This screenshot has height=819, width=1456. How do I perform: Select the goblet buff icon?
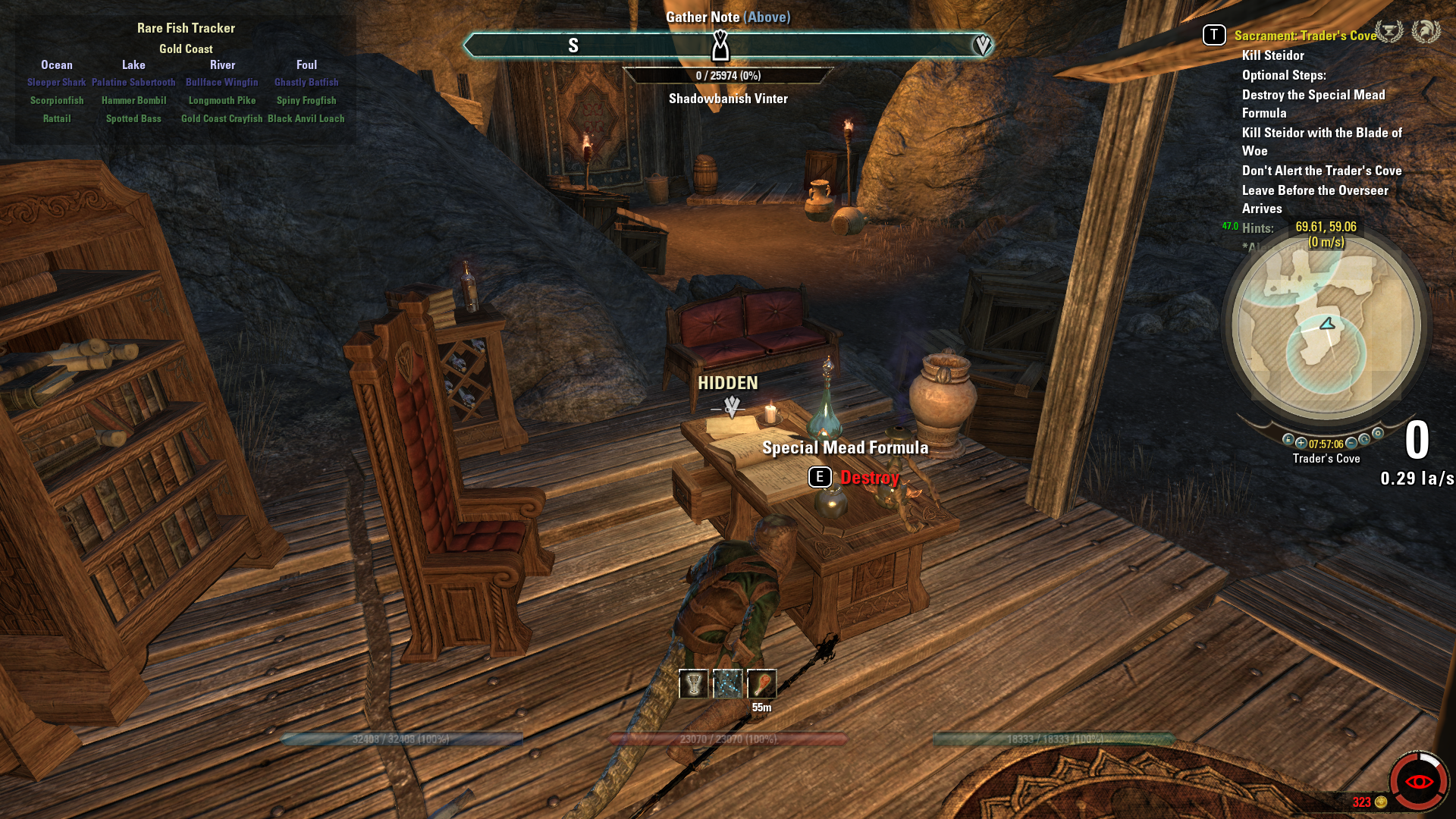[693, 684]
